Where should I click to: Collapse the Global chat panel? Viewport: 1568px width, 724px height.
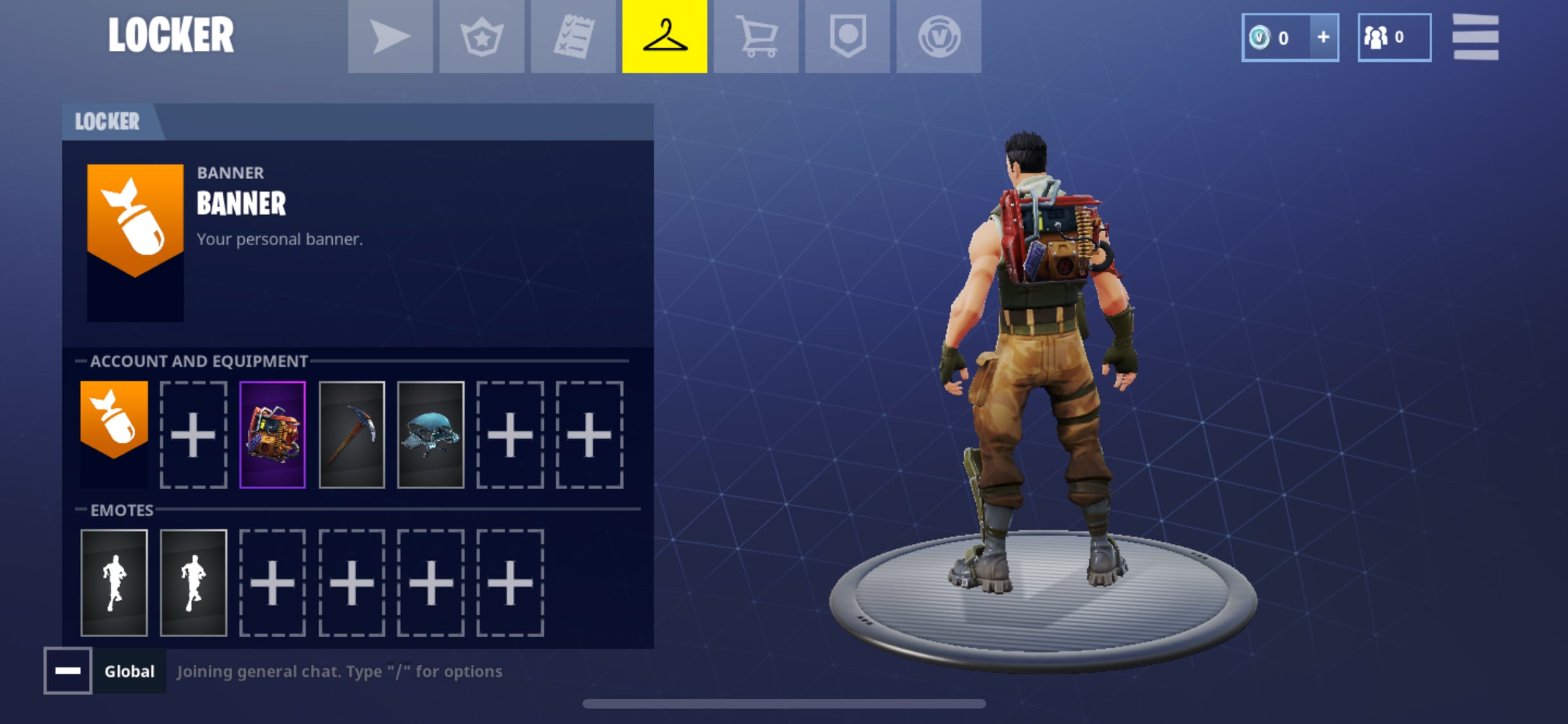(x=68, y=671)
